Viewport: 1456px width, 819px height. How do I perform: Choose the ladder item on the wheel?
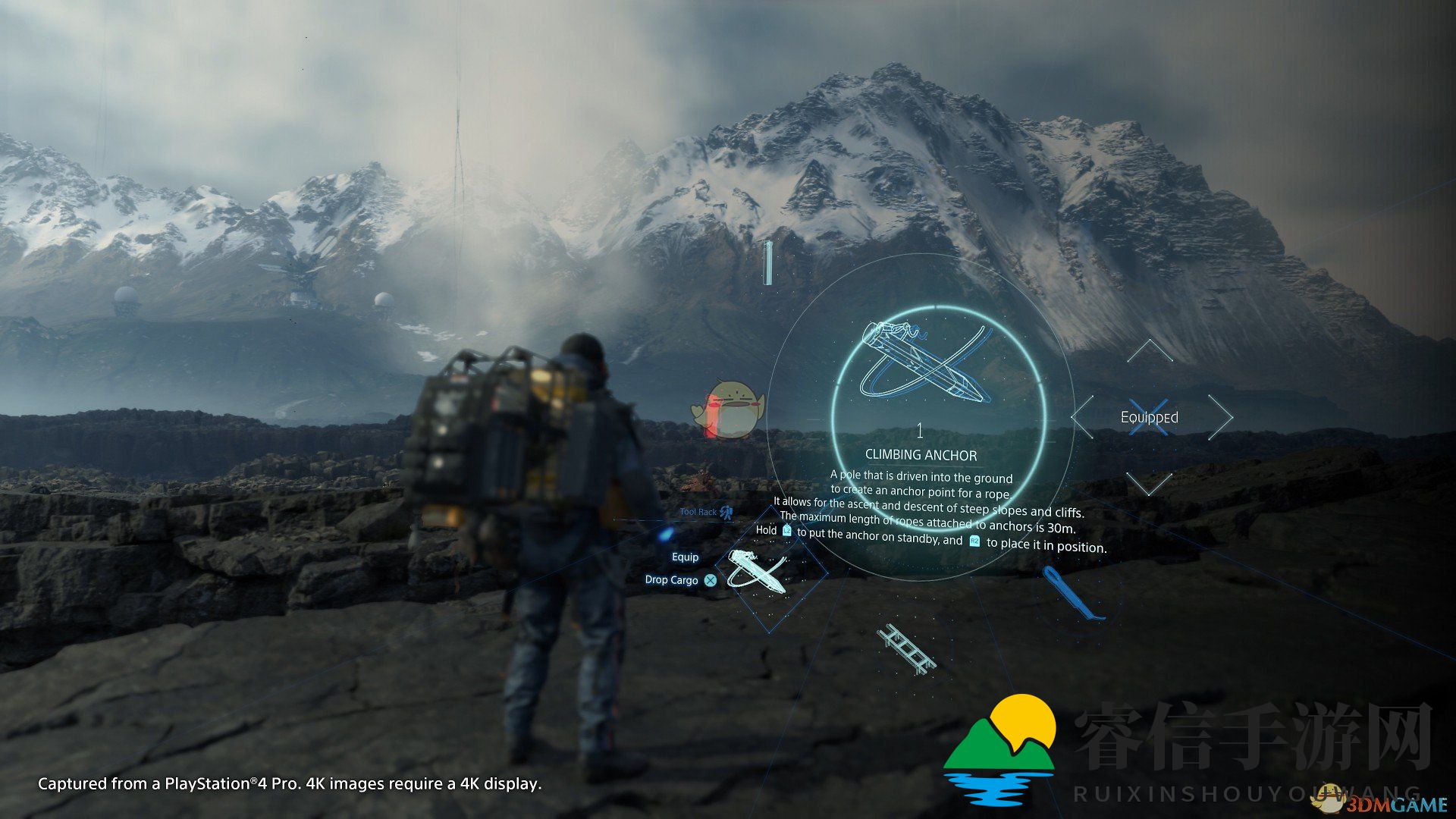[x=907, y=650]
